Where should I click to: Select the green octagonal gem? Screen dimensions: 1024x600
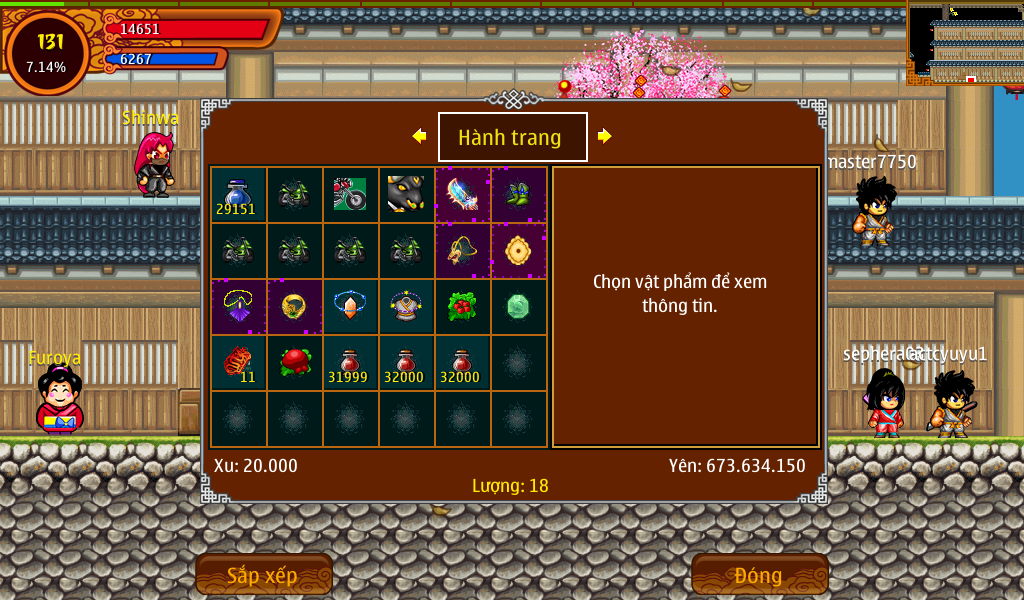pyautogui.click(x=518, y=307)
